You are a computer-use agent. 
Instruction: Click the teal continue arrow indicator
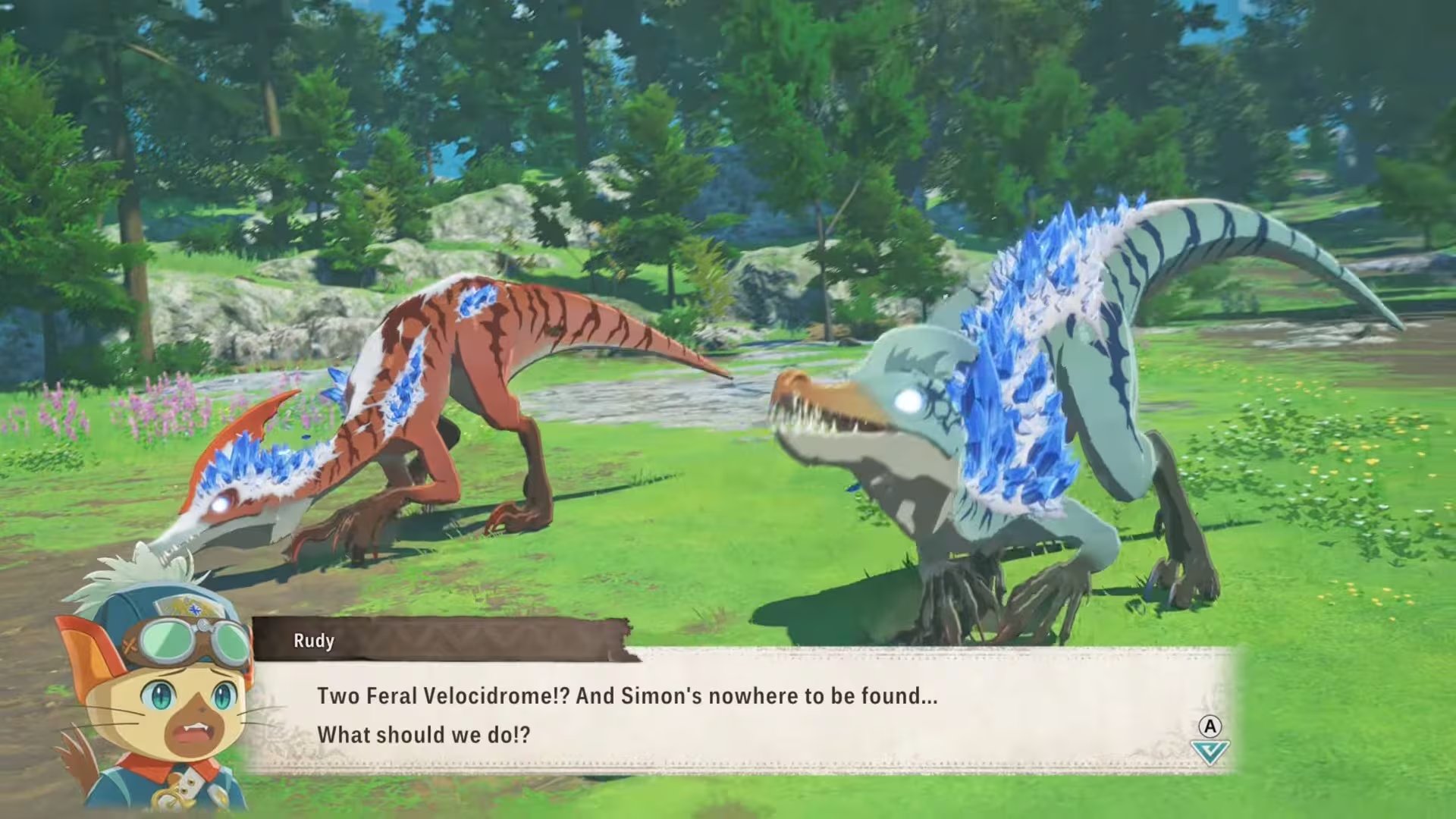click(x=1210, y=752)
